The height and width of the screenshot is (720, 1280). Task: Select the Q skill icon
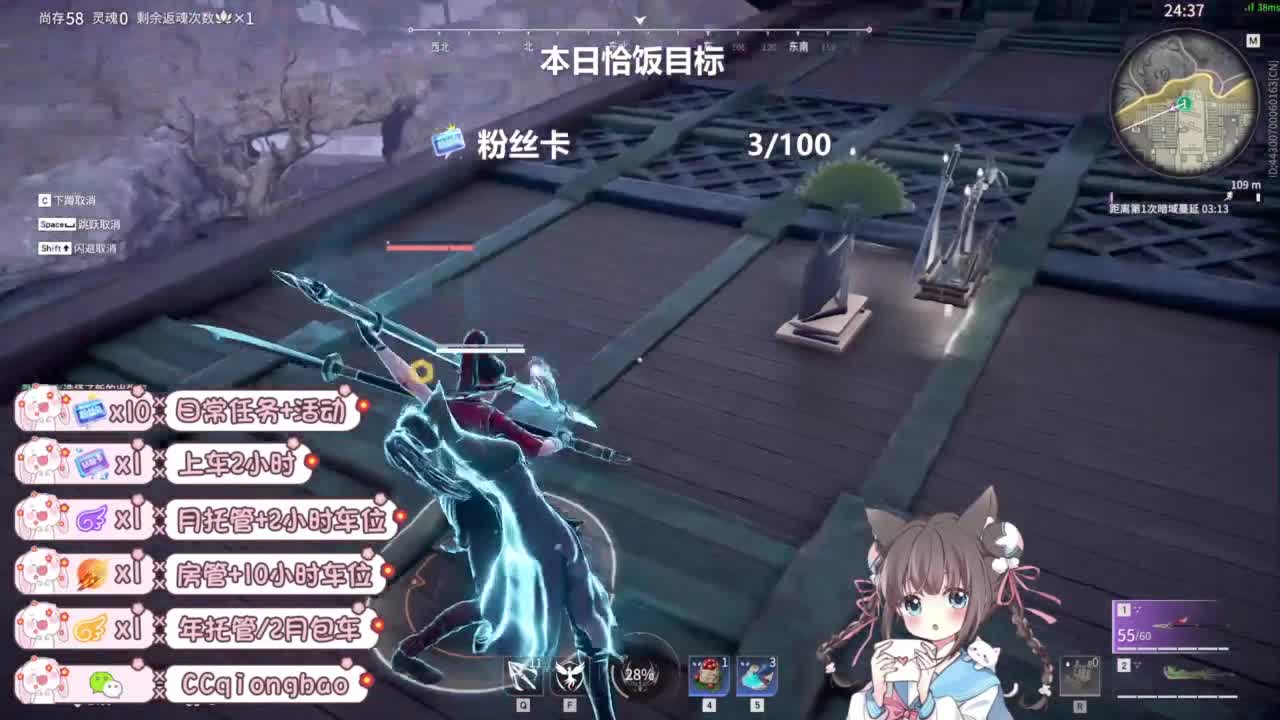(x=524, y=676)
